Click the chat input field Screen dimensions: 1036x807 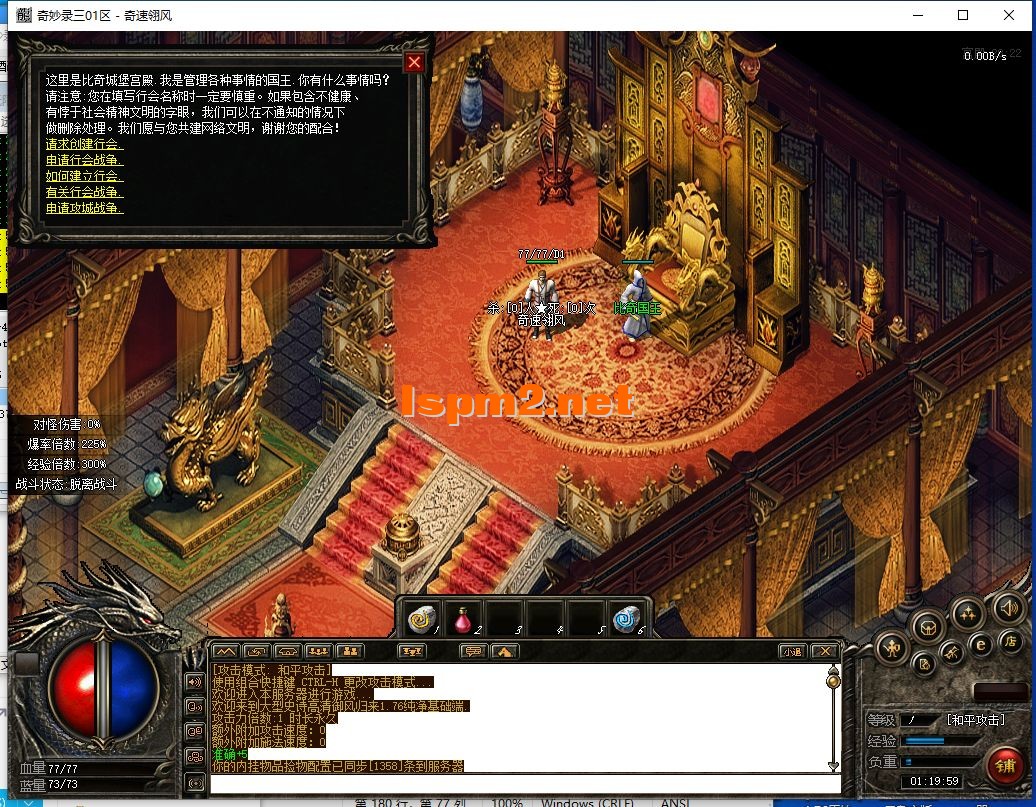(x=520, y=783)
